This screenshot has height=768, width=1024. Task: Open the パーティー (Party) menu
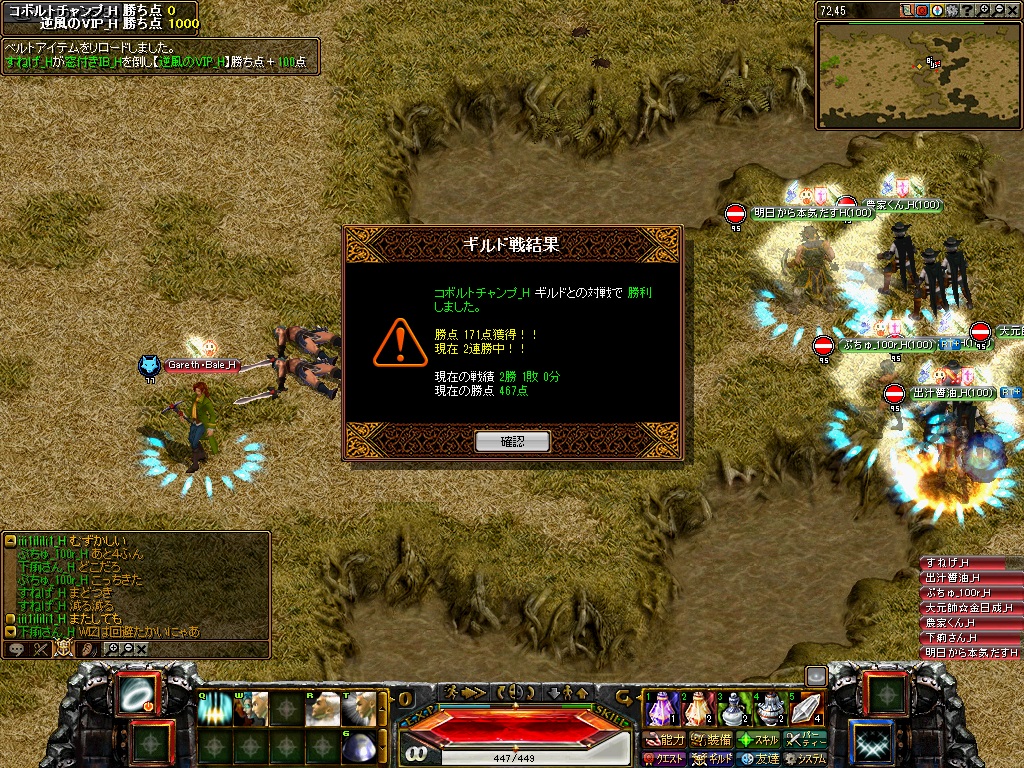(806, 740)
